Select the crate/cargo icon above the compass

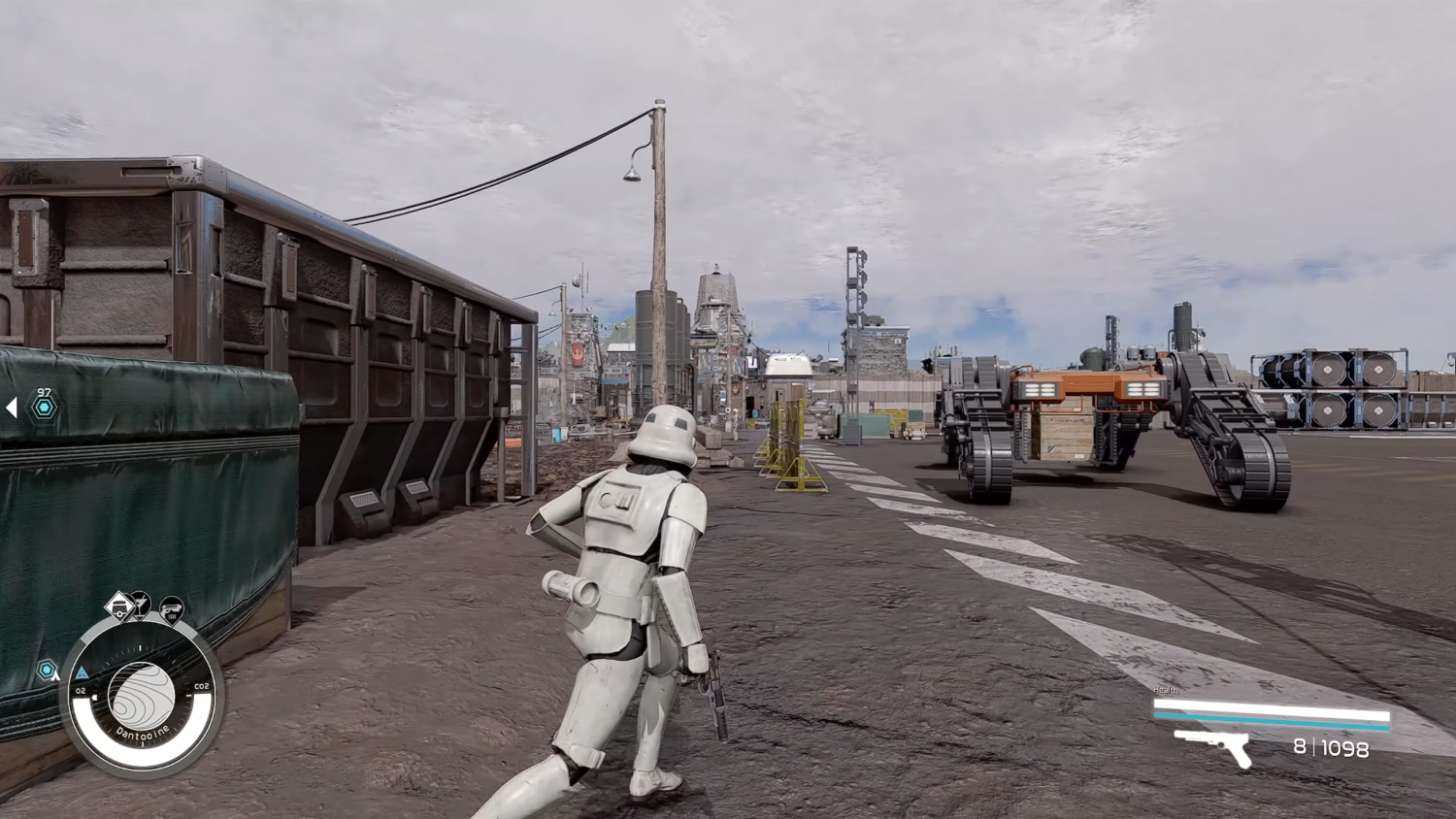(x=120, y=606)
